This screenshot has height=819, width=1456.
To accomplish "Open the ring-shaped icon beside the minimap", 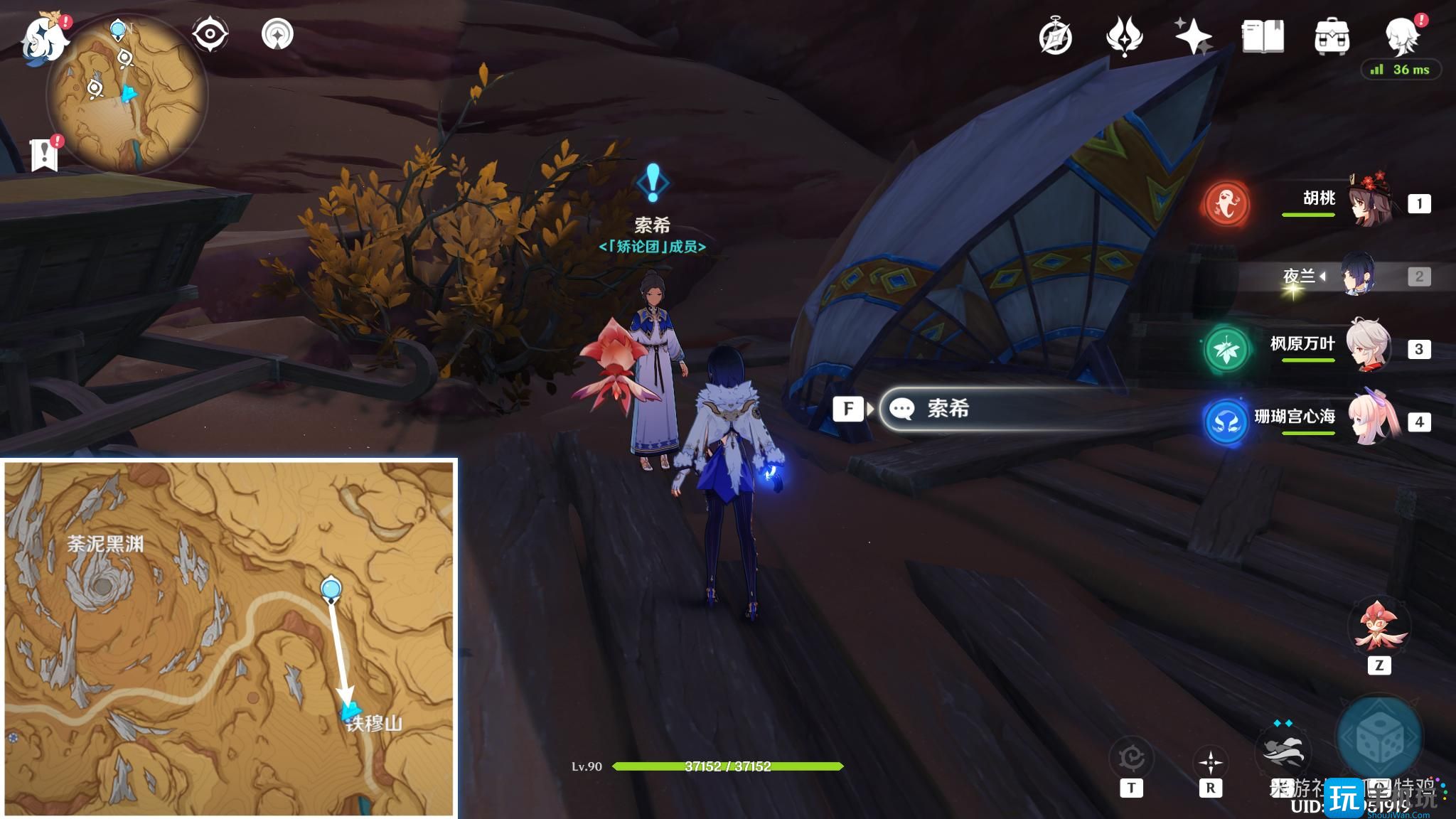I will coord(277,34).
